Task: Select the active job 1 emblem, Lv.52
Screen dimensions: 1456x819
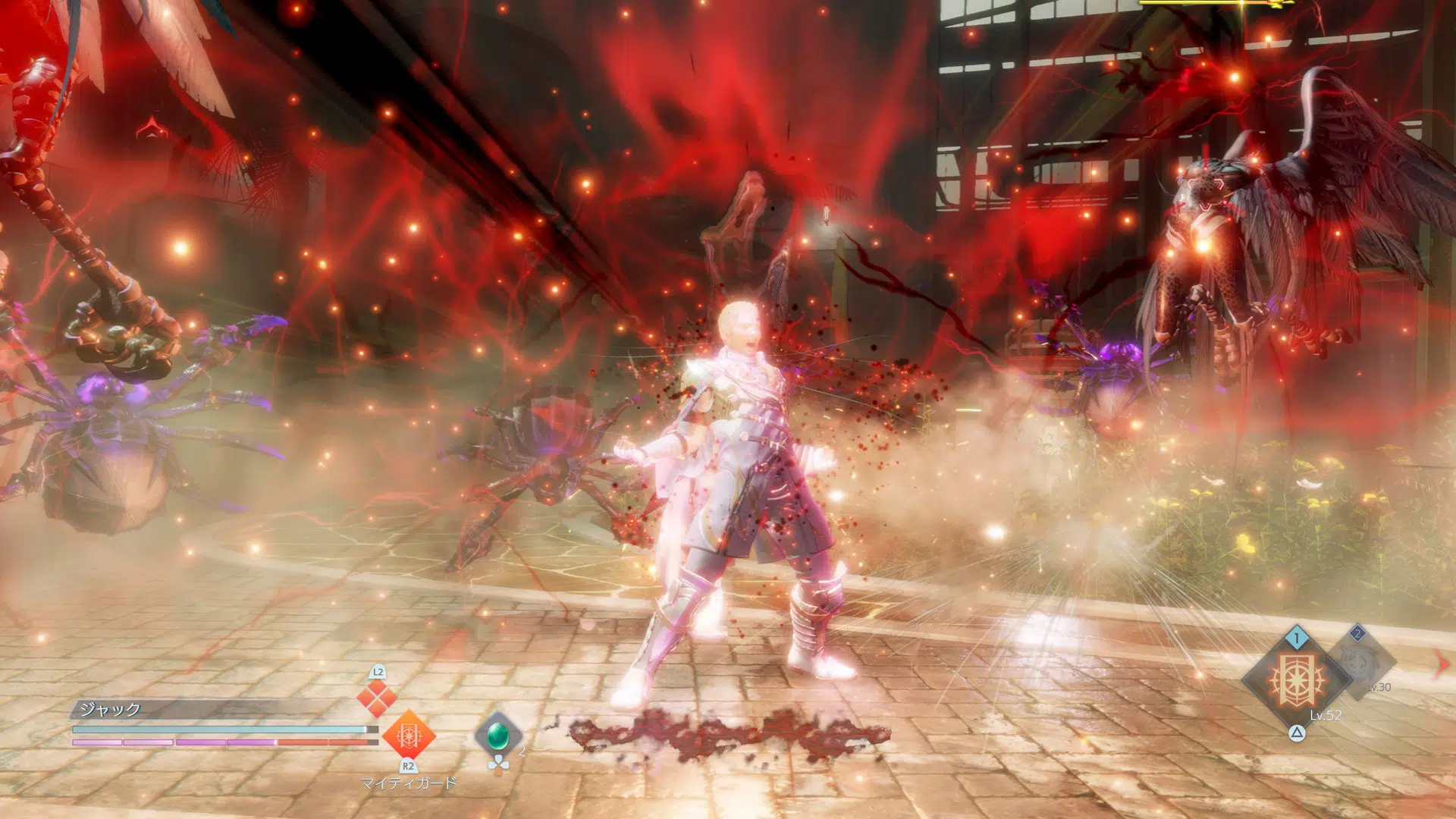Action: 1296,679
